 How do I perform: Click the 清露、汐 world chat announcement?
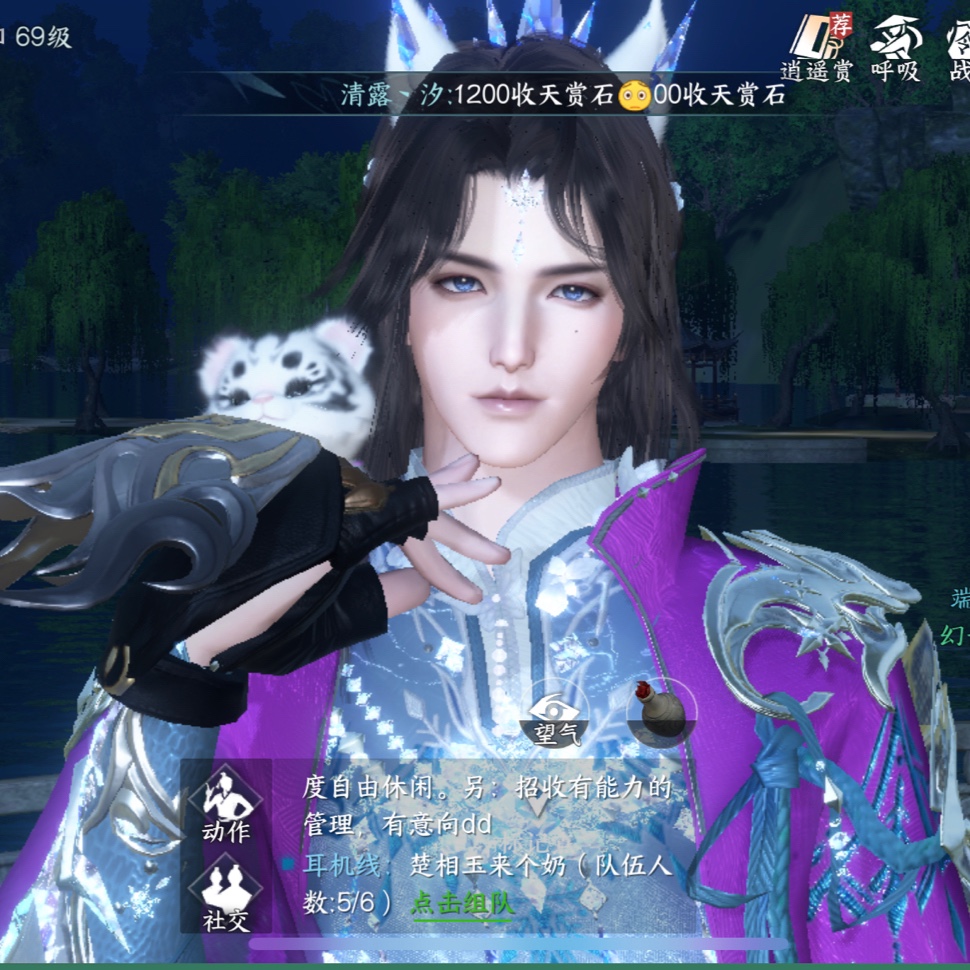562,95
